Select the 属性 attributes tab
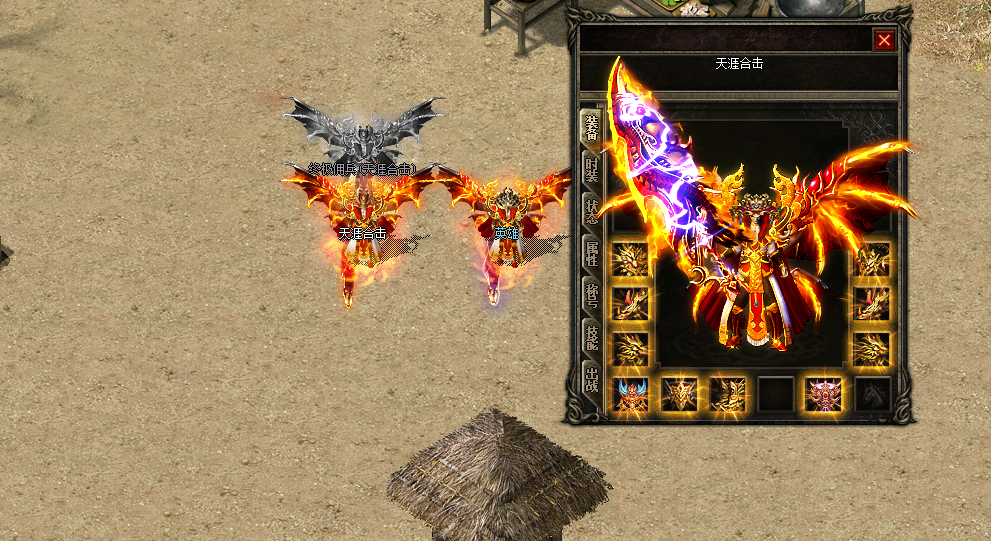991x541 pixels. point(592,255)
